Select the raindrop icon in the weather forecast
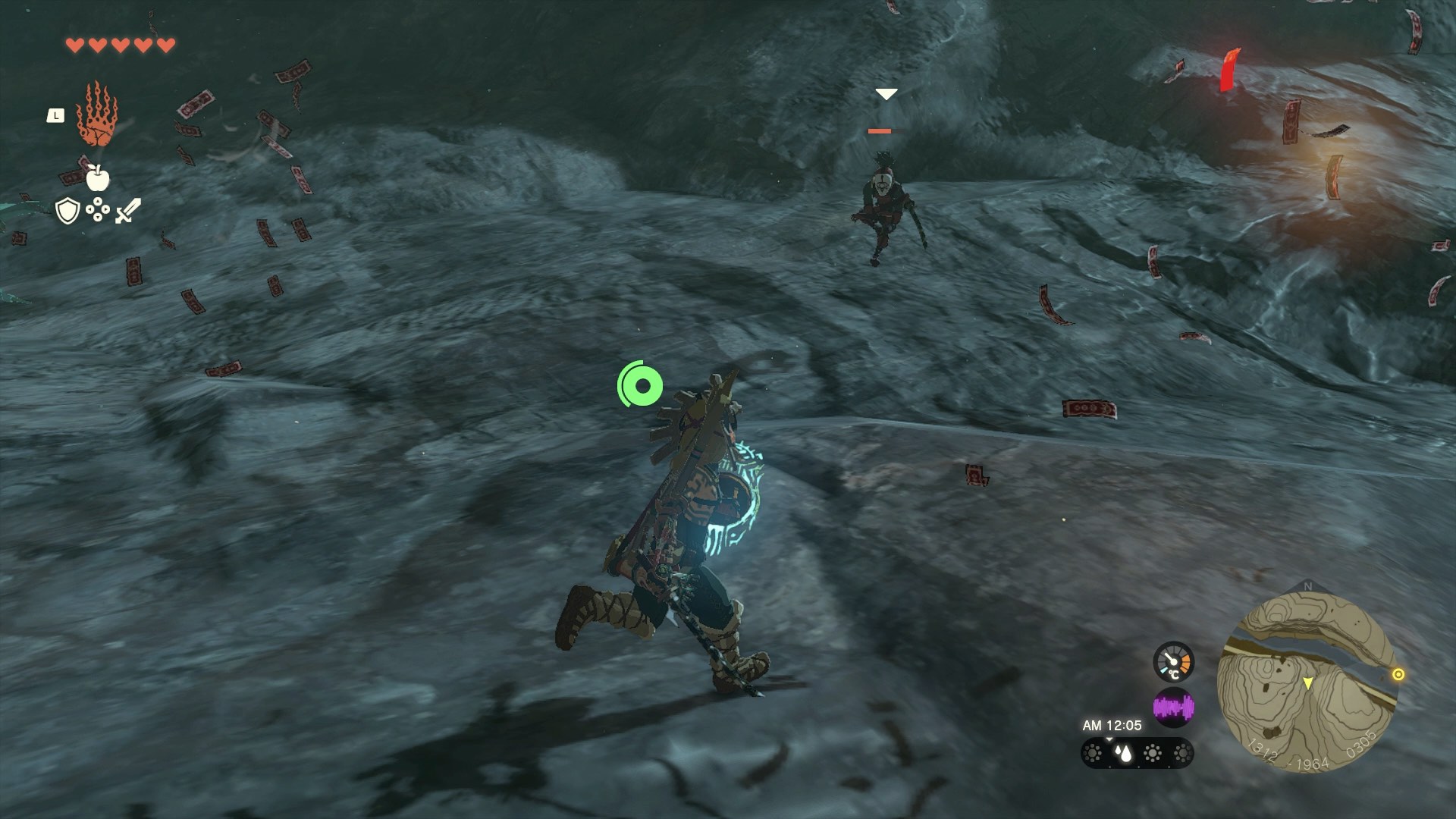This screenshot has width=1456, height=819. pos(1122,753)
